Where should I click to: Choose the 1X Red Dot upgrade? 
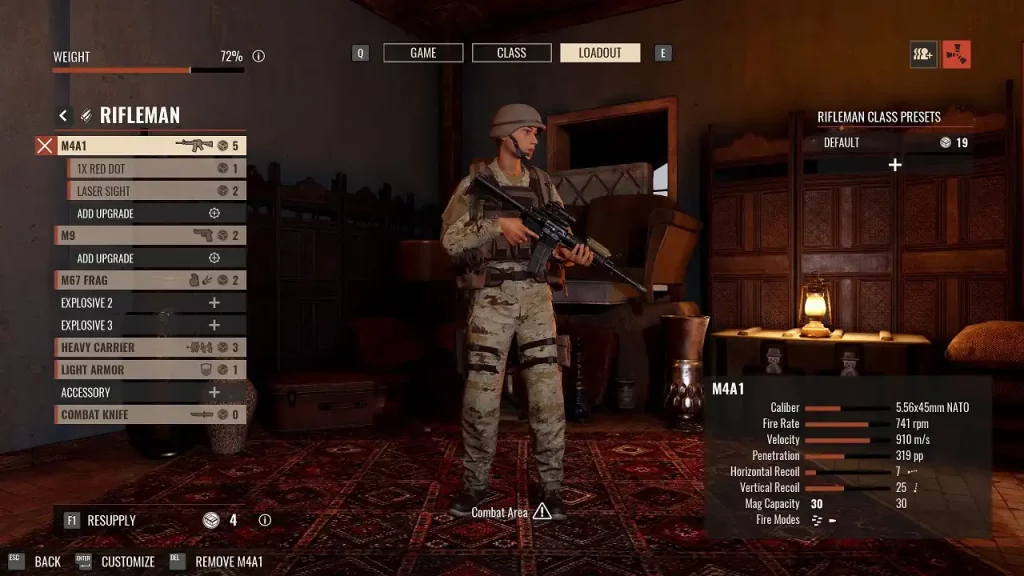156,168
